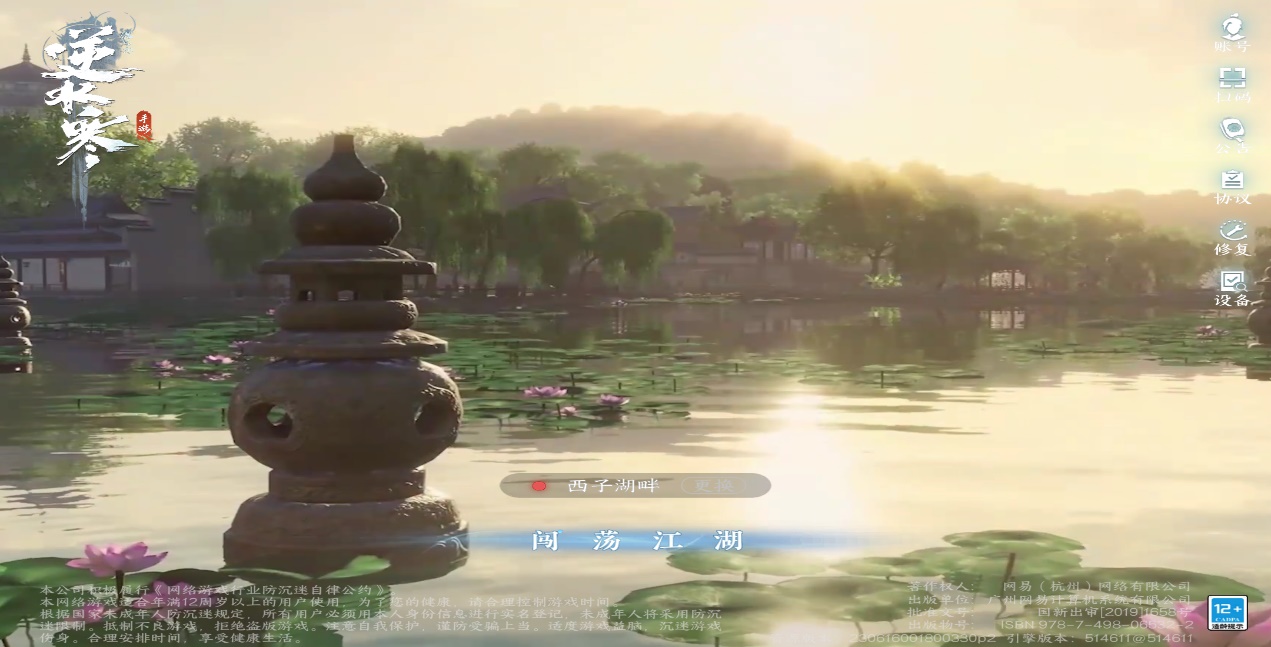View the 协议 user agreement

click(x=1232, y=186)
